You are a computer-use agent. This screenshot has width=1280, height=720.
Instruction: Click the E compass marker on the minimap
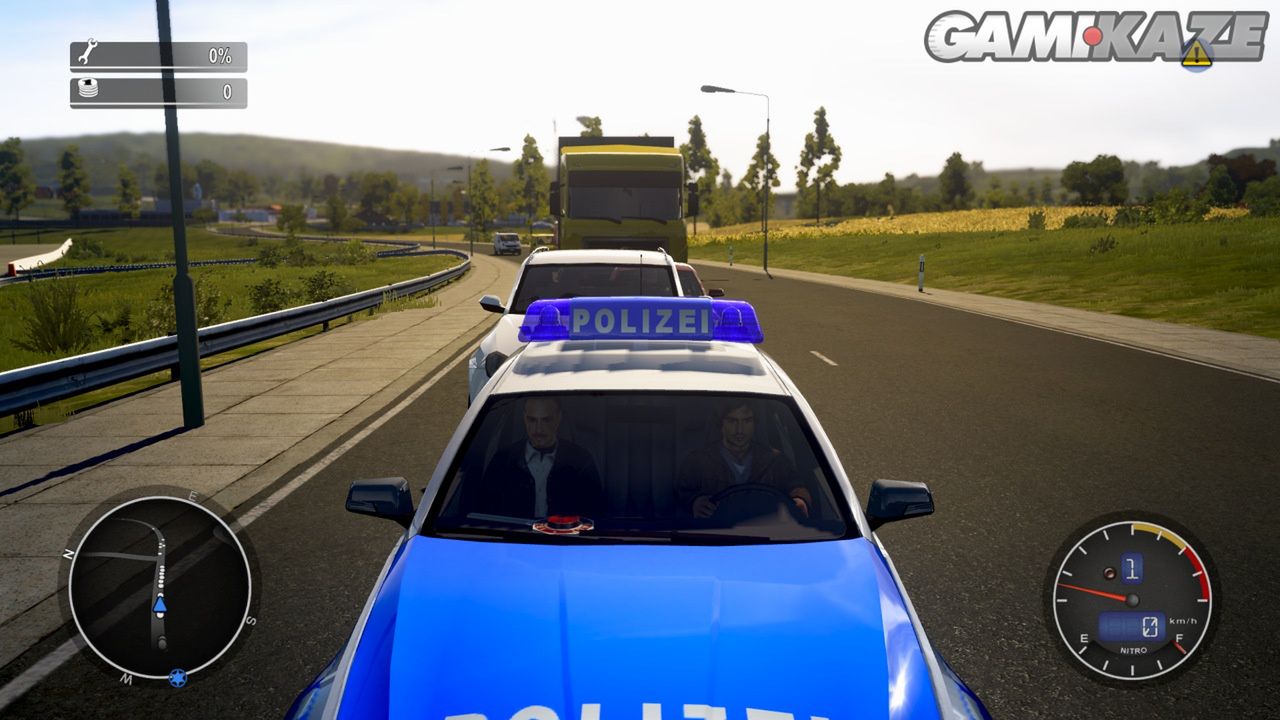pos(194,497)
